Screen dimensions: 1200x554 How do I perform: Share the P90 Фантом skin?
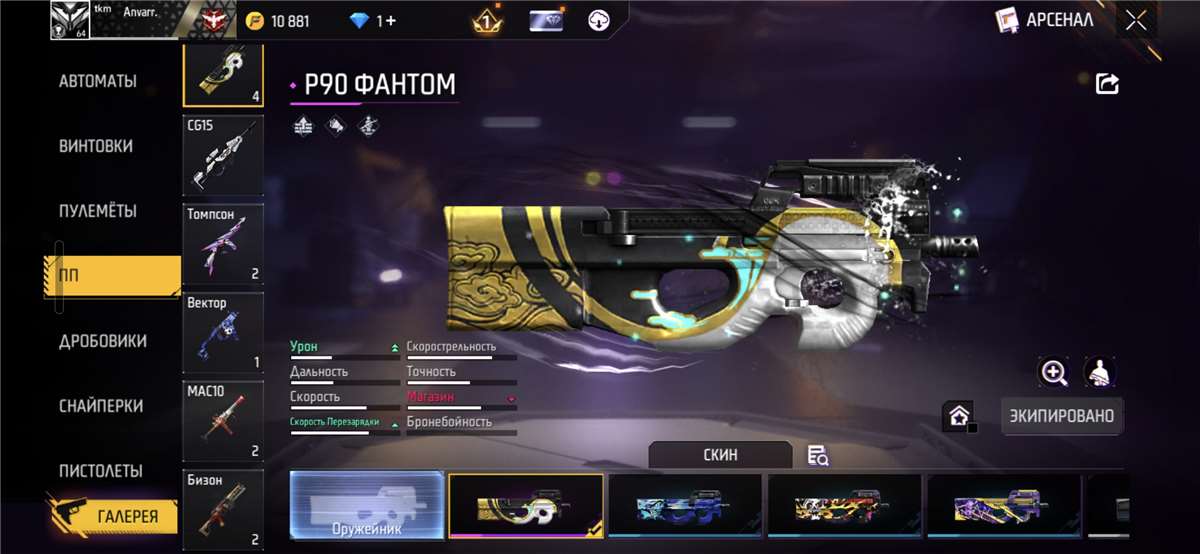(1107, 84)
